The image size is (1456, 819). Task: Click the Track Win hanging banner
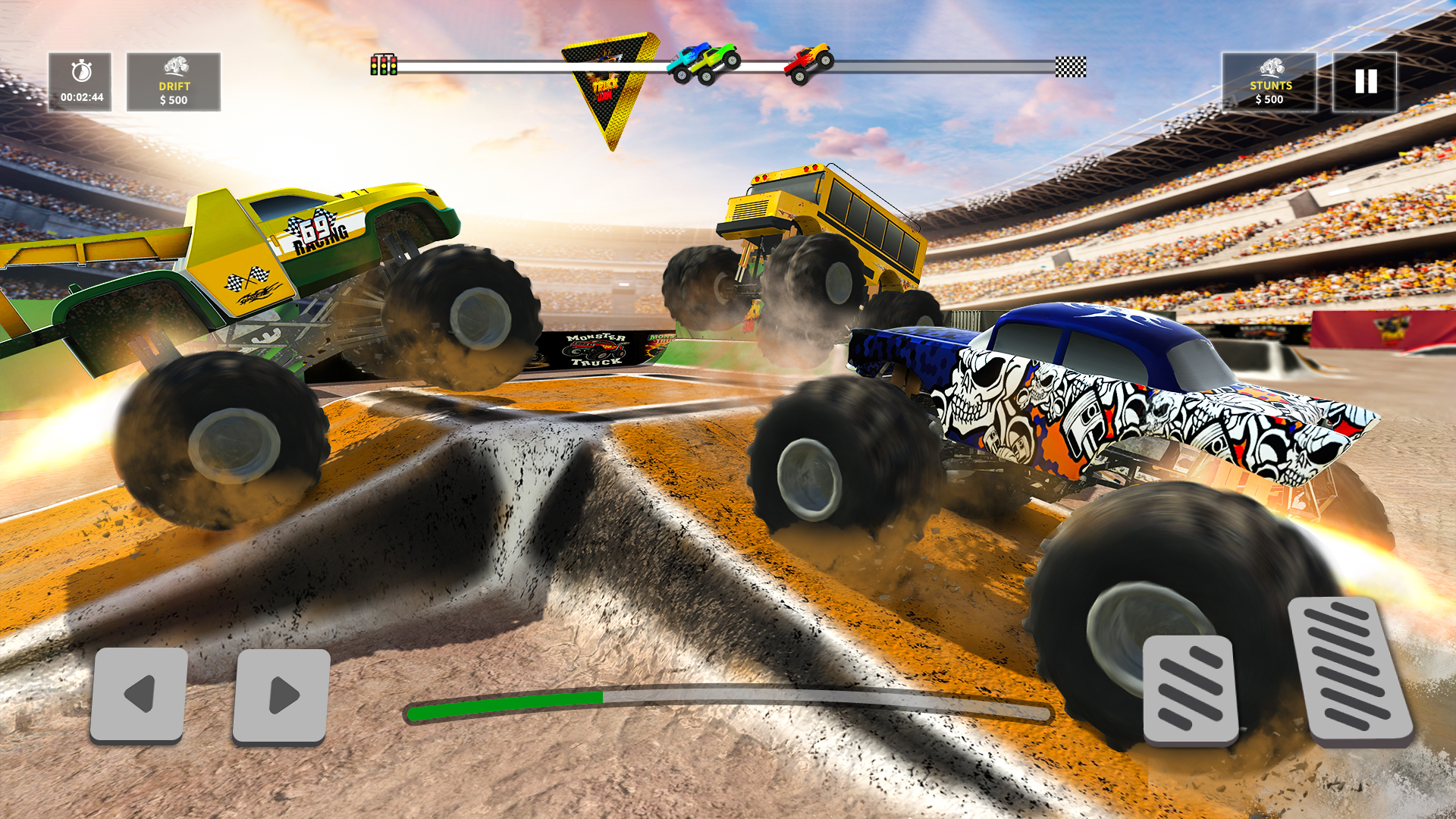(x=610, y=83)
